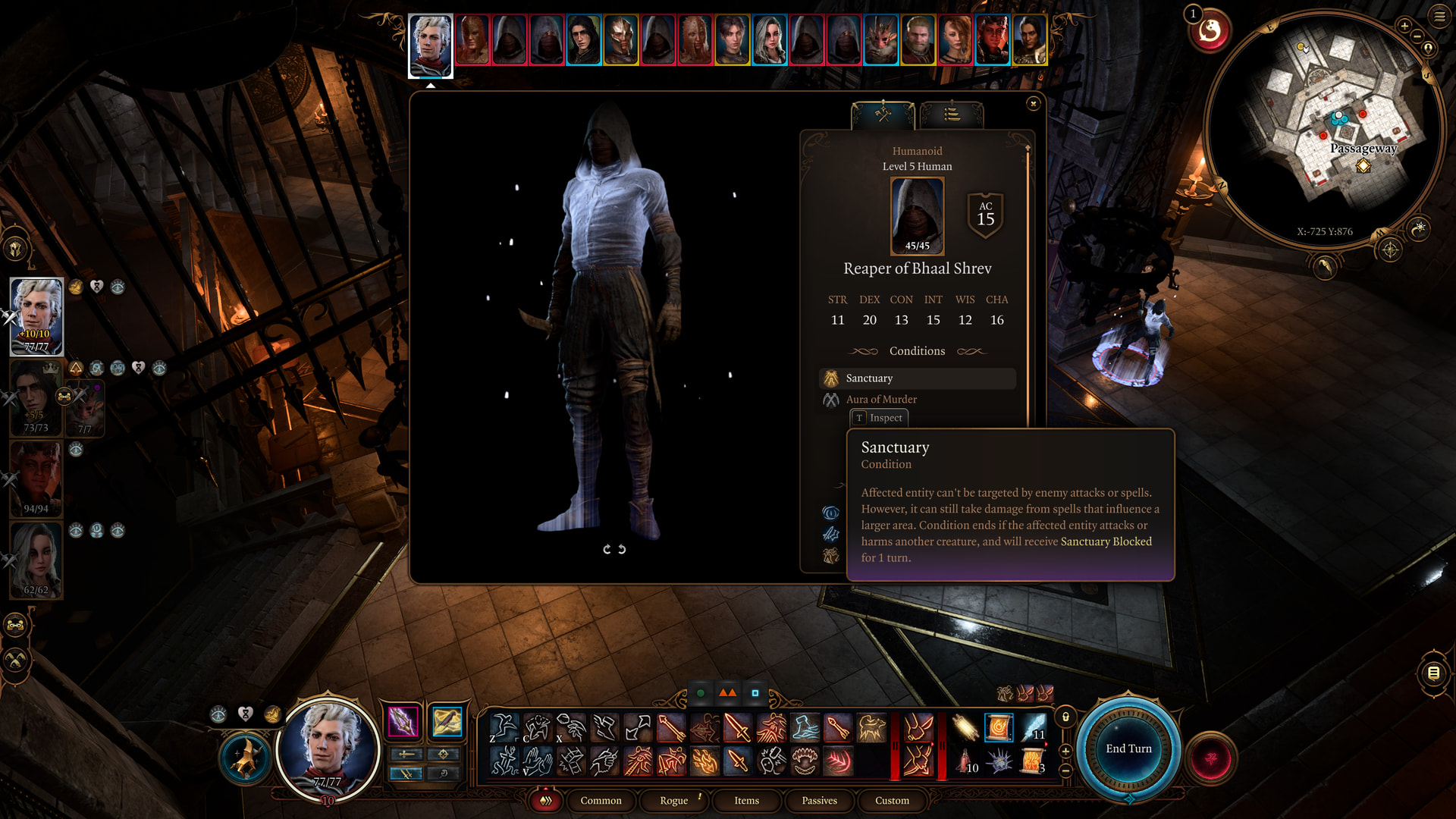Select the party member with 62/62 health
1456x819 pixels.
pyautogui.click(x=36, y=560)
